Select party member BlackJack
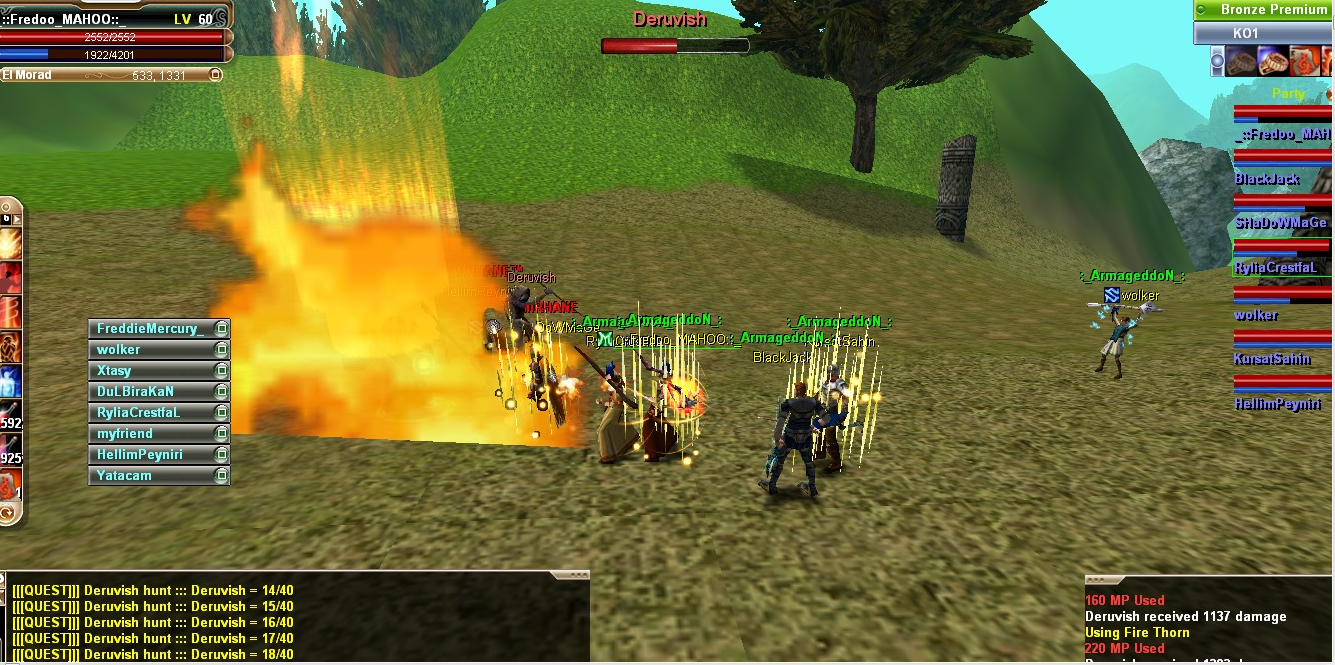This screenshot has height=665, width=1335. [x=1267, y=179]
